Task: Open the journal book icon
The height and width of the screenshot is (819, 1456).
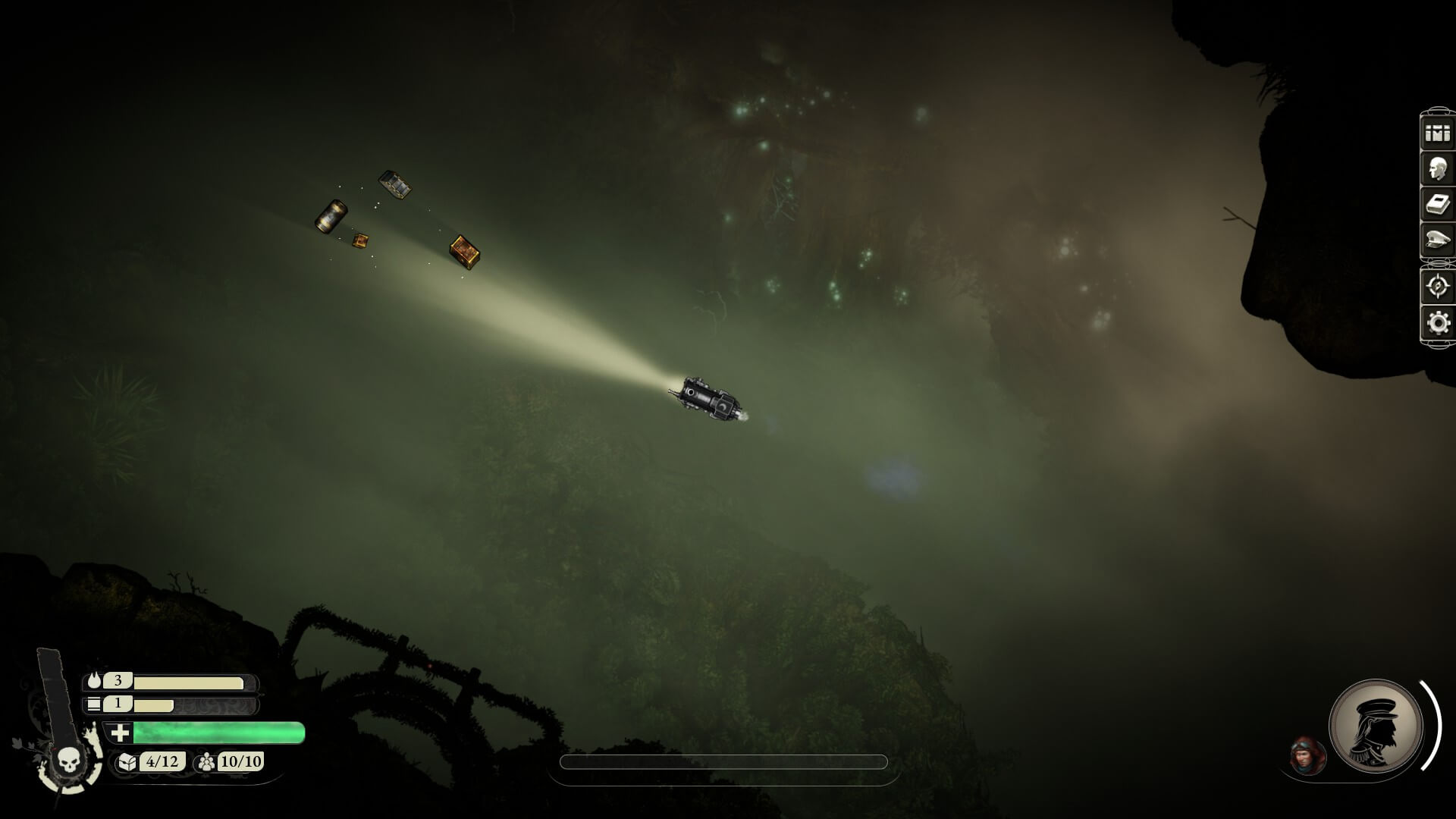Action: click(1437, 204)
